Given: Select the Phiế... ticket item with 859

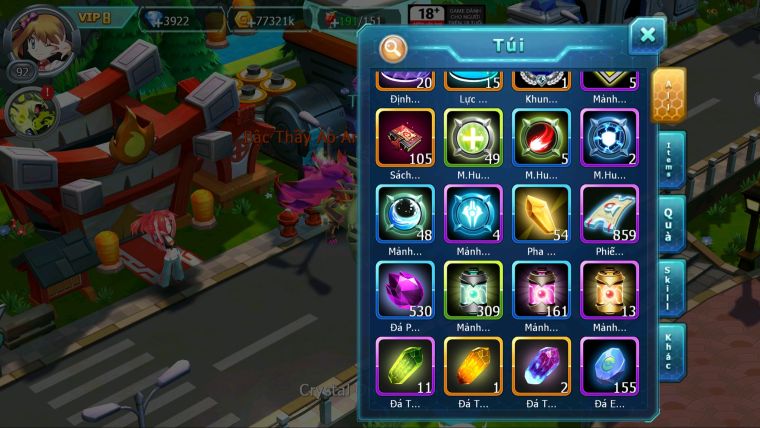Looking at the screenshot, I should point(609,213).
